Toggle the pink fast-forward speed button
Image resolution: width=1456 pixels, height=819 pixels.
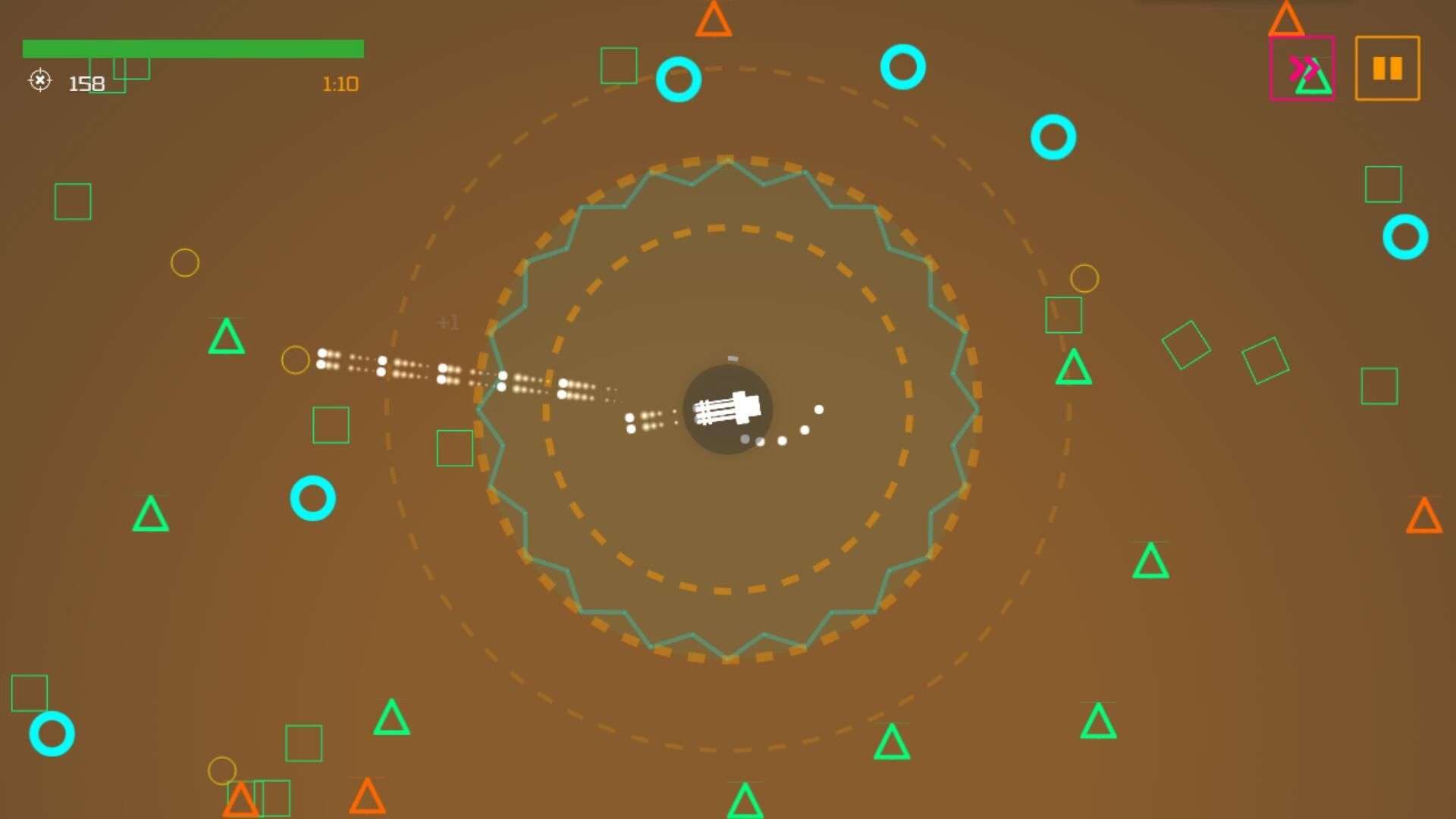[x=1302, y=68]
